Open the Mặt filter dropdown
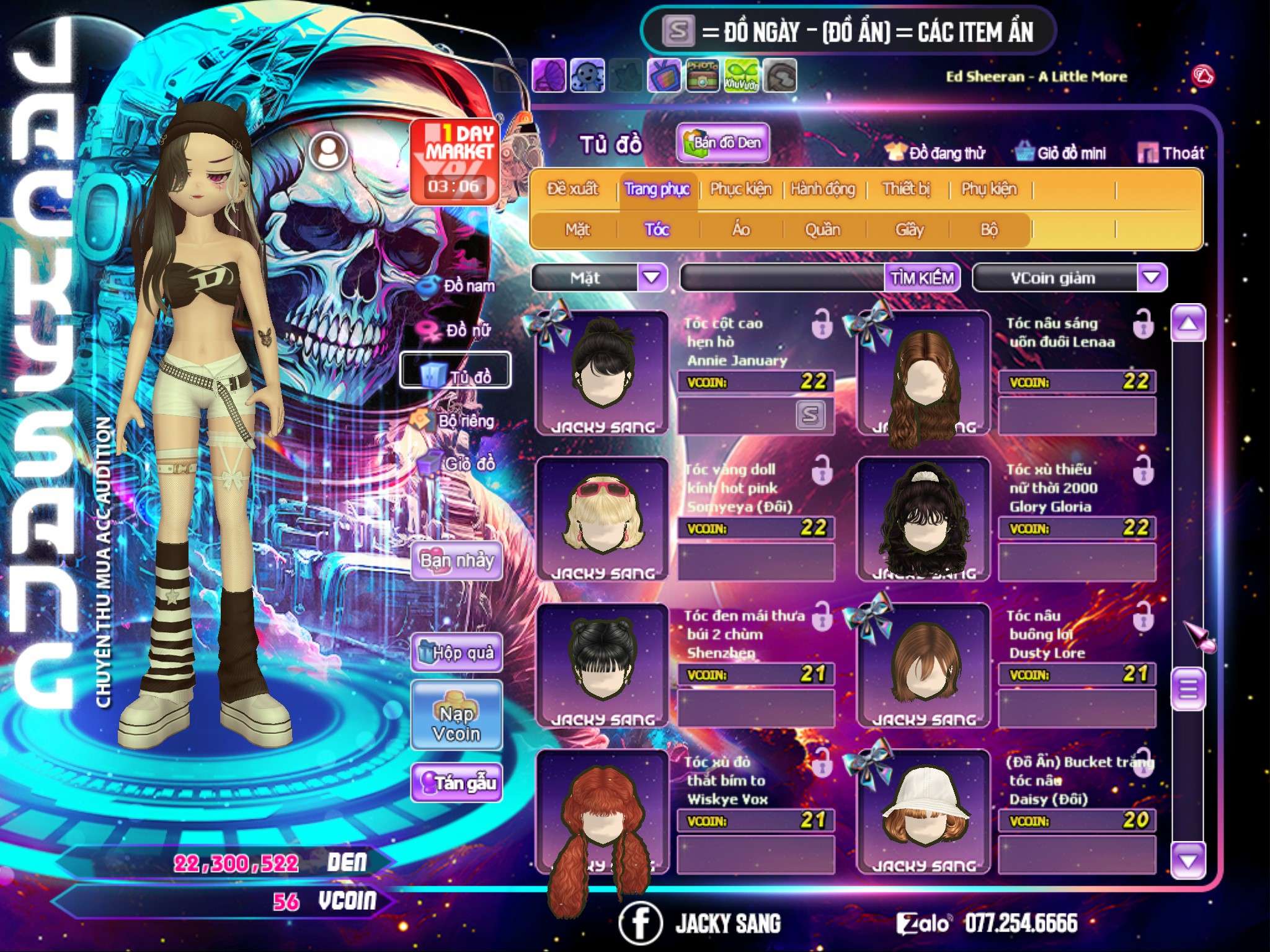Image resolution: width=1270 pixels, height=952 pixels. click(652, 277)
